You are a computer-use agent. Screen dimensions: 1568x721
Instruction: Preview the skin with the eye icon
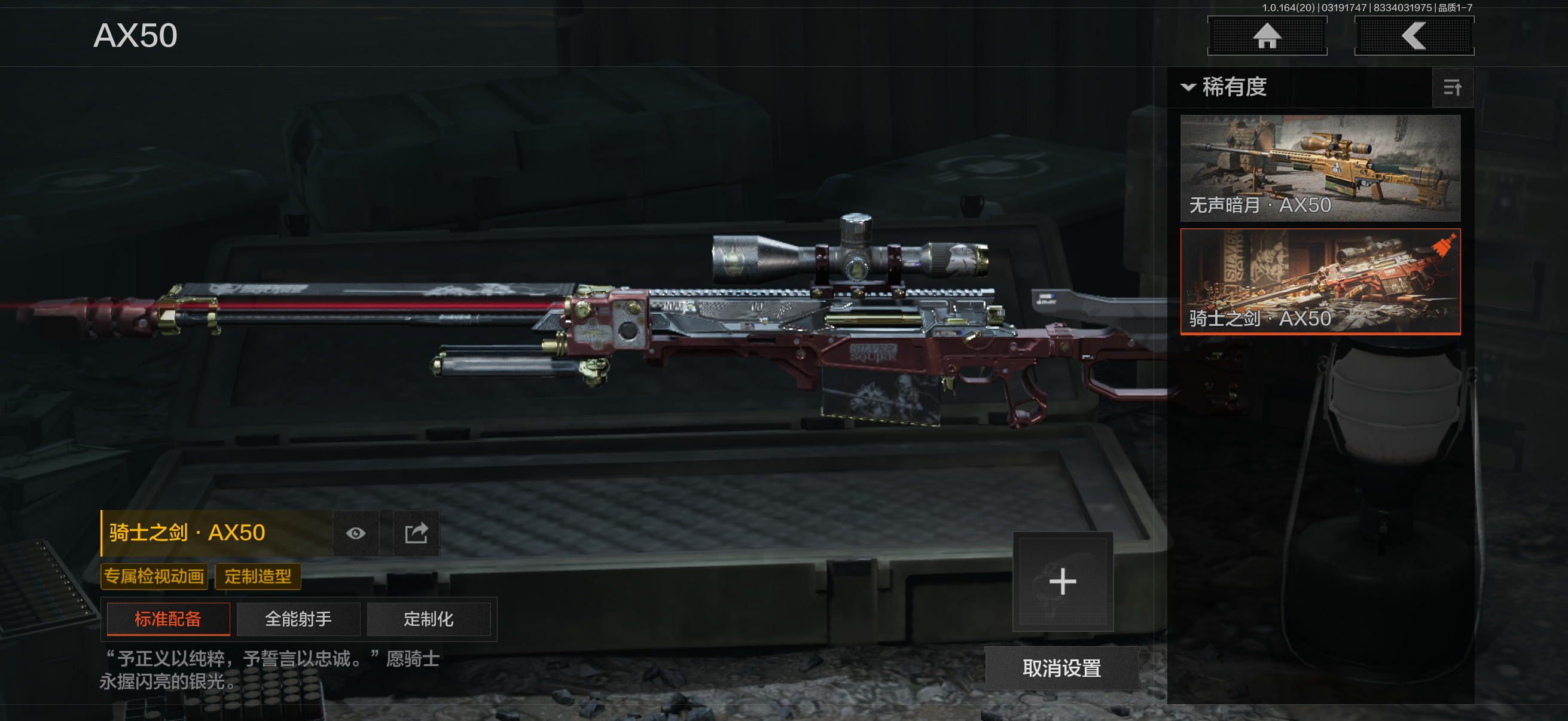(x=355, y=533)
